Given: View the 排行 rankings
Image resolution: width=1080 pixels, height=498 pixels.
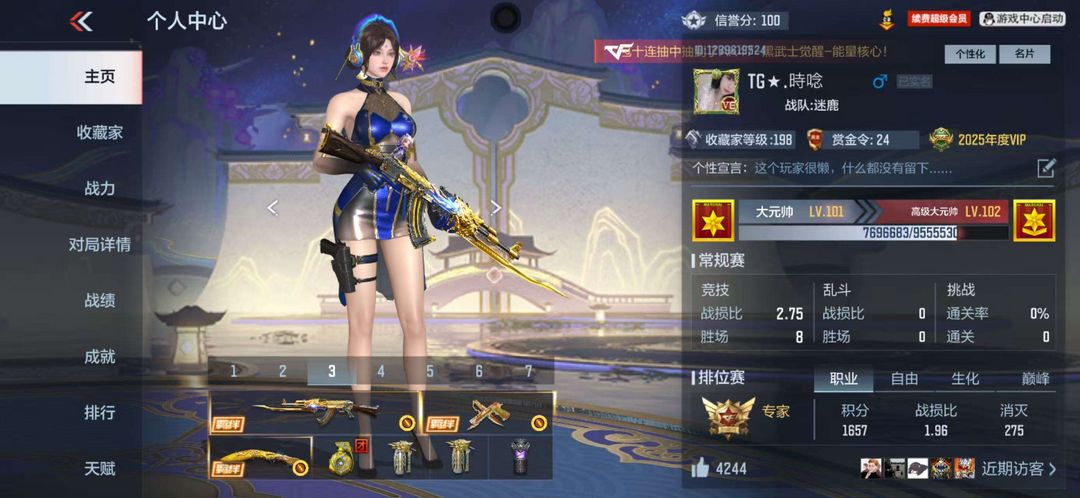Looking at the screenshot, I should 100,412.
